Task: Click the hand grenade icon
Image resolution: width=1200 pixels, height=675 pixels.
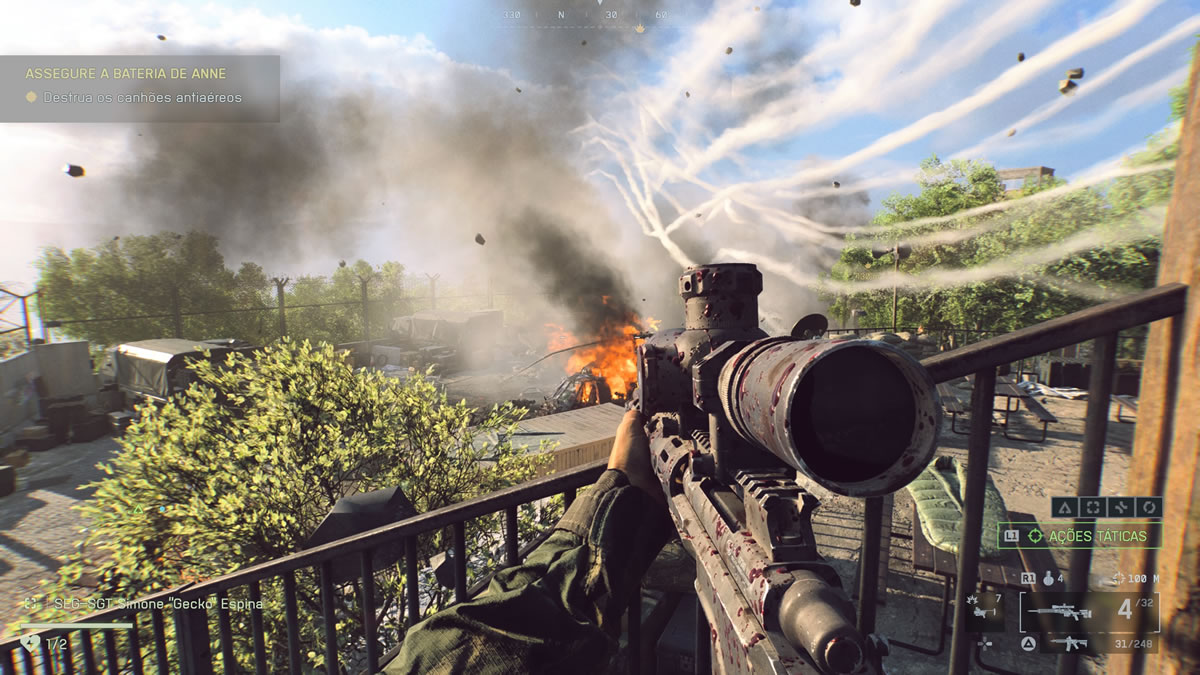Action: (1048, 578)
